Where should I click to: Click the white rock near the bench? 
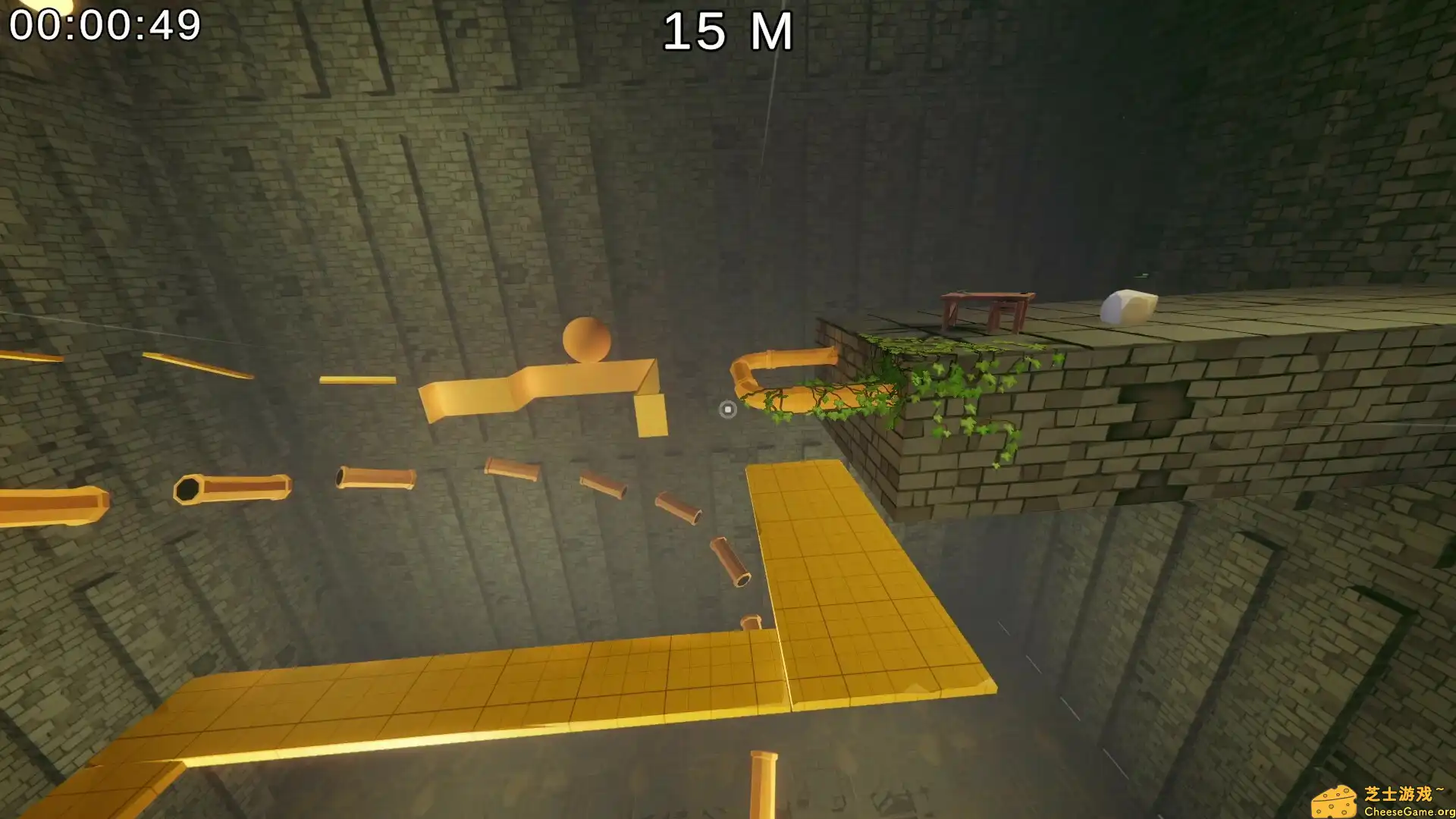[x=1128, y=307]
